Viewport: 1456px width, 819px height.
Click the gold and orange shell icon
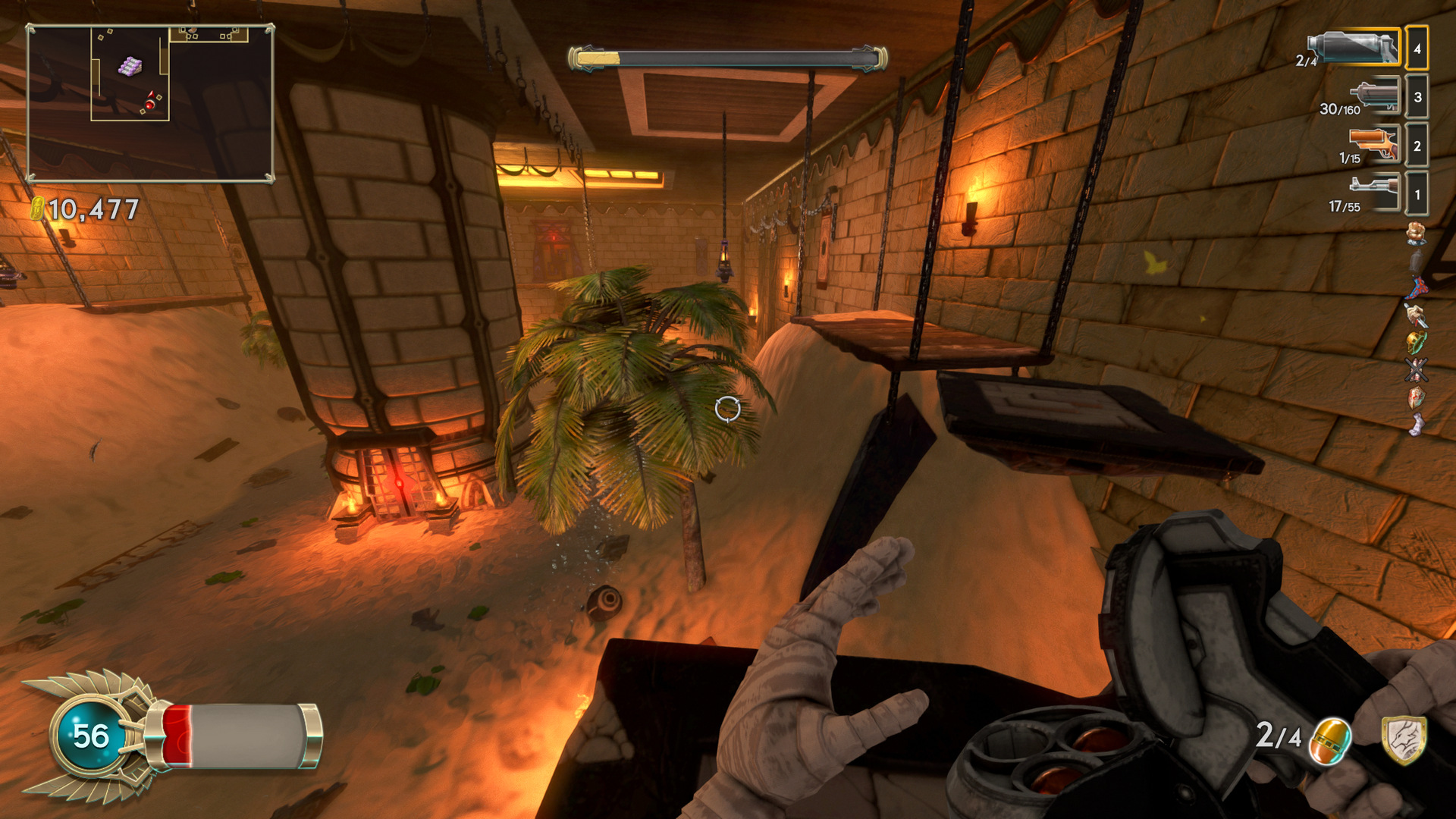(x=1331, y=739)
